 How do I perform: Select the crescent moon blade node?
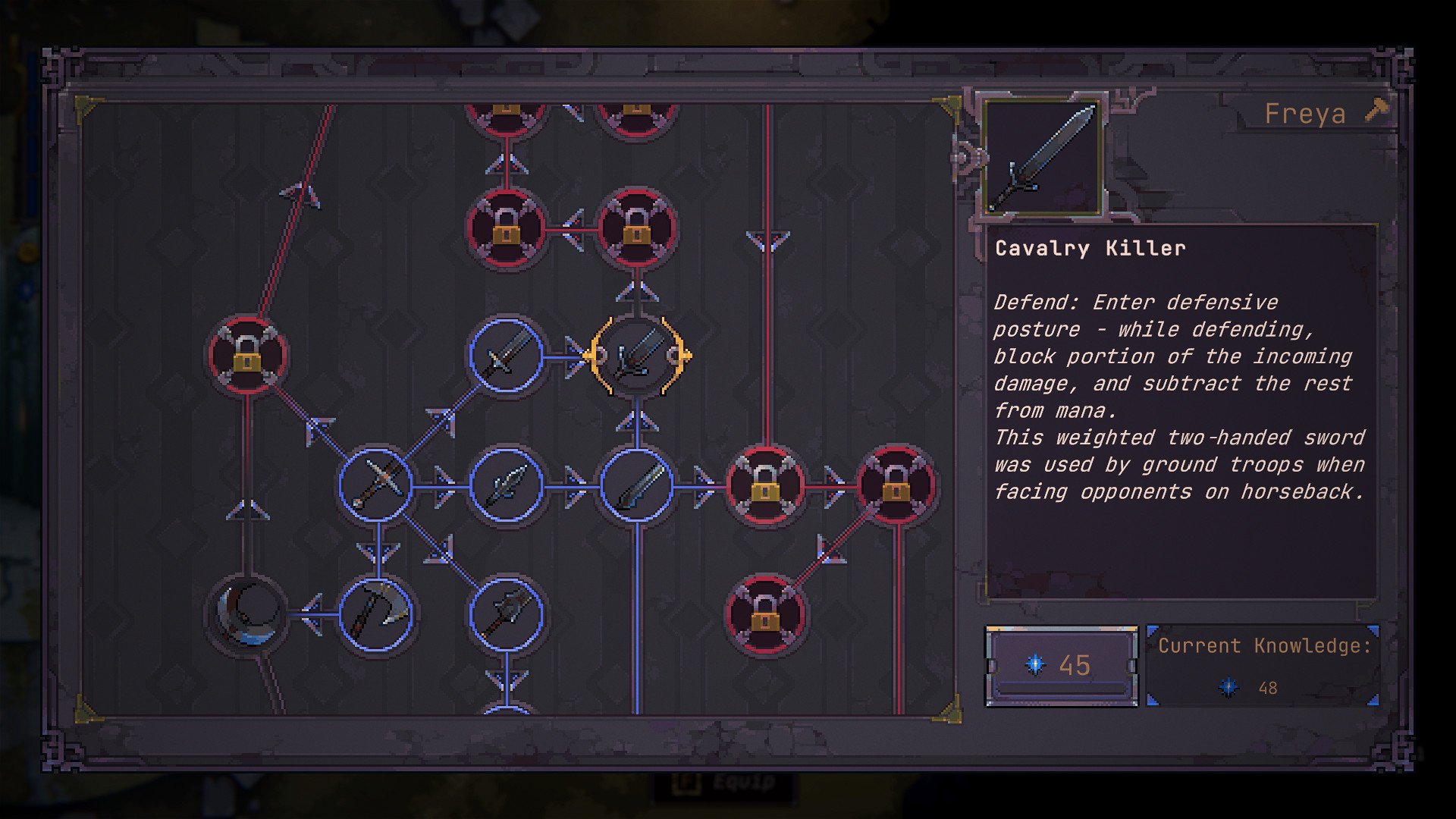pyautogui.click(x=247, y=613)
